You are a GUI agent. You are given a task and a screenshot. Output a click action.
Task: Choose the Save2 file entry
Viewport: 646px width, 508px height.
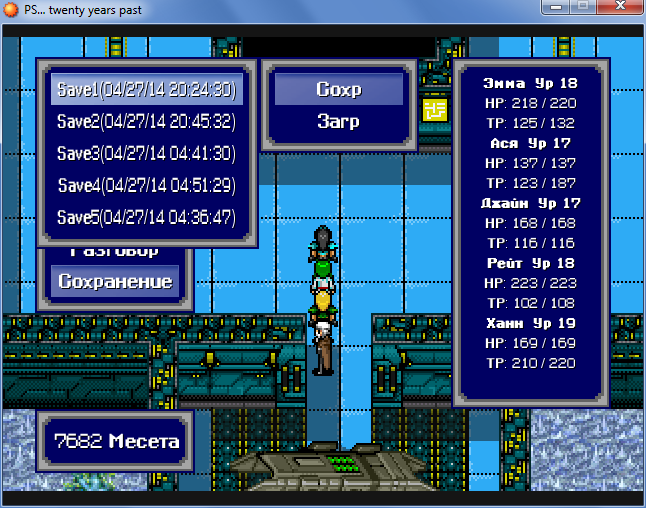[146, 121]
